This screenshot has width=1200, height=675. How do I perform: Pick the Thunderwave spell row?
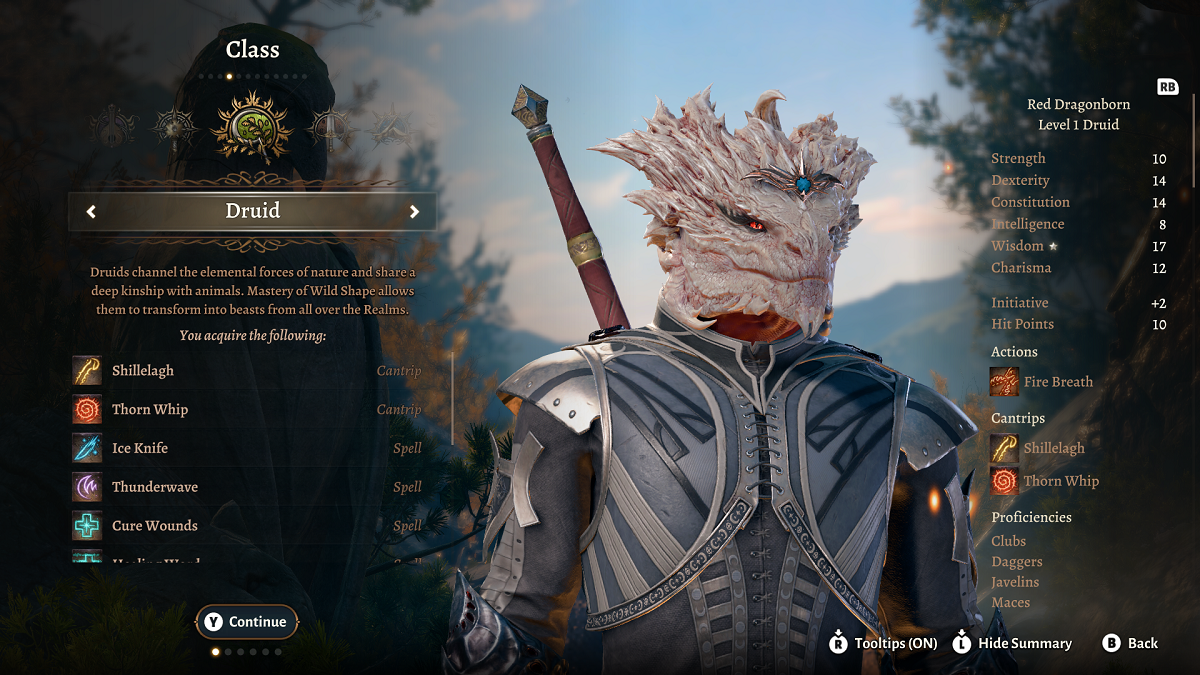(155, 487)
